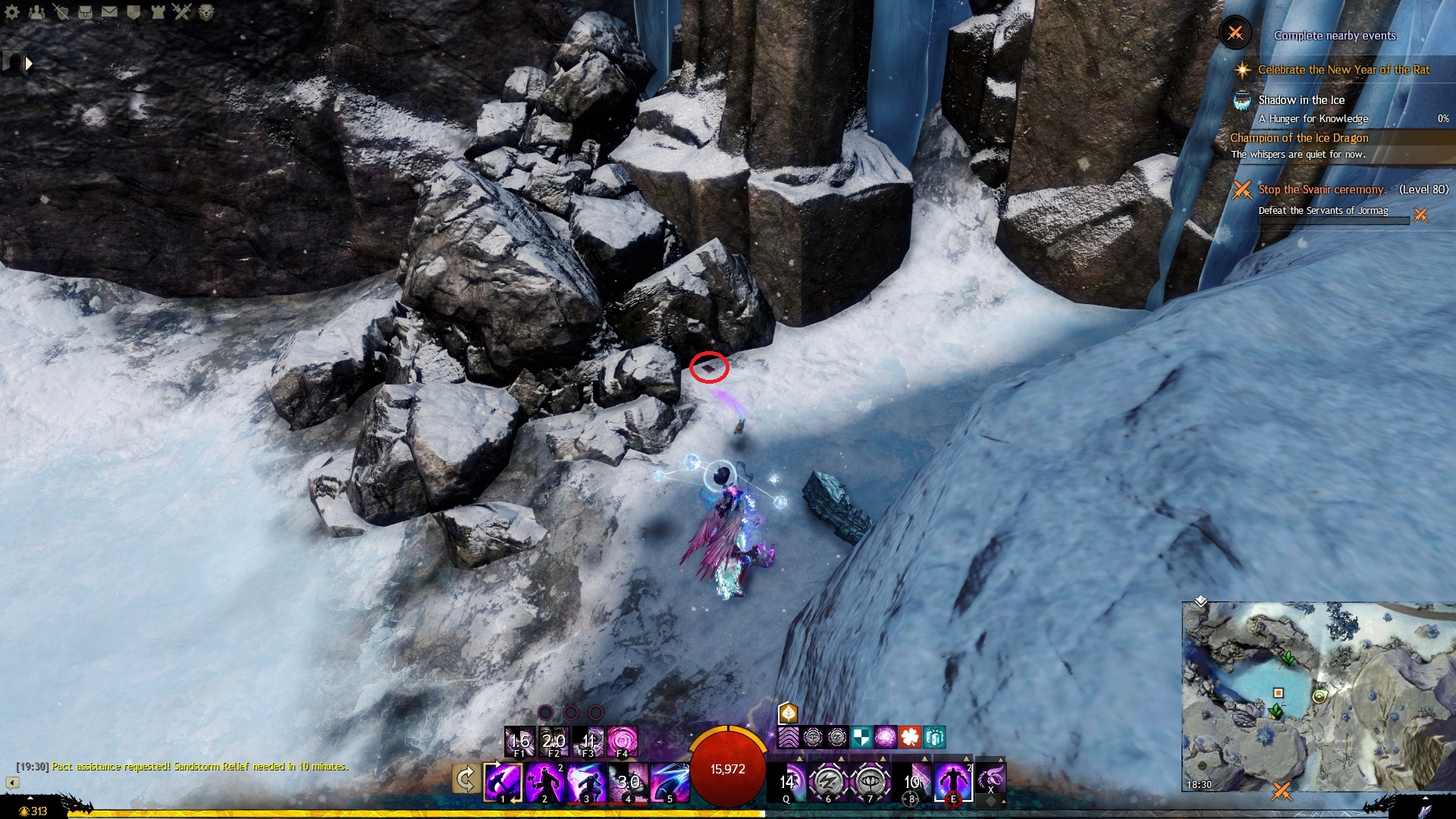Screen dimensions: 1456x819
Task: Select the Celebrate the New Year of the Rat objective
Action: point(1343,70)
